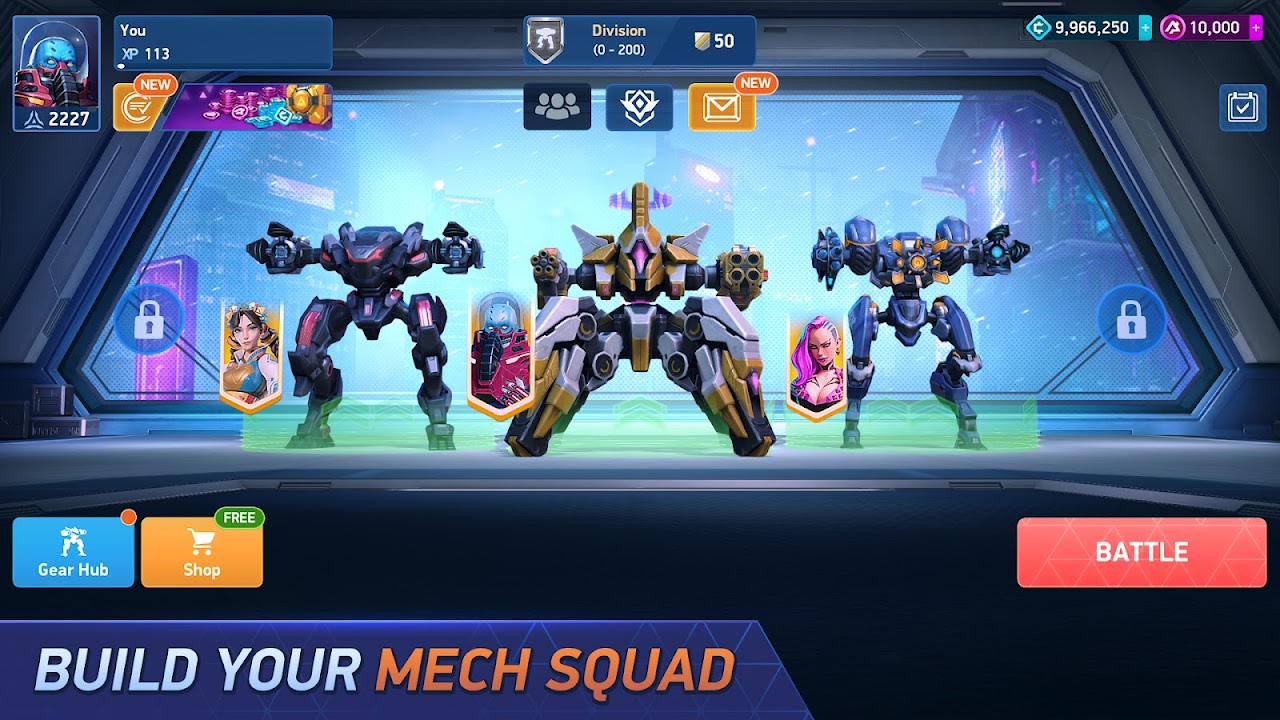Expand the Division progress badge showing 0-200
1280x720 pixels.
pyautogui.click(x=618, y=40)
